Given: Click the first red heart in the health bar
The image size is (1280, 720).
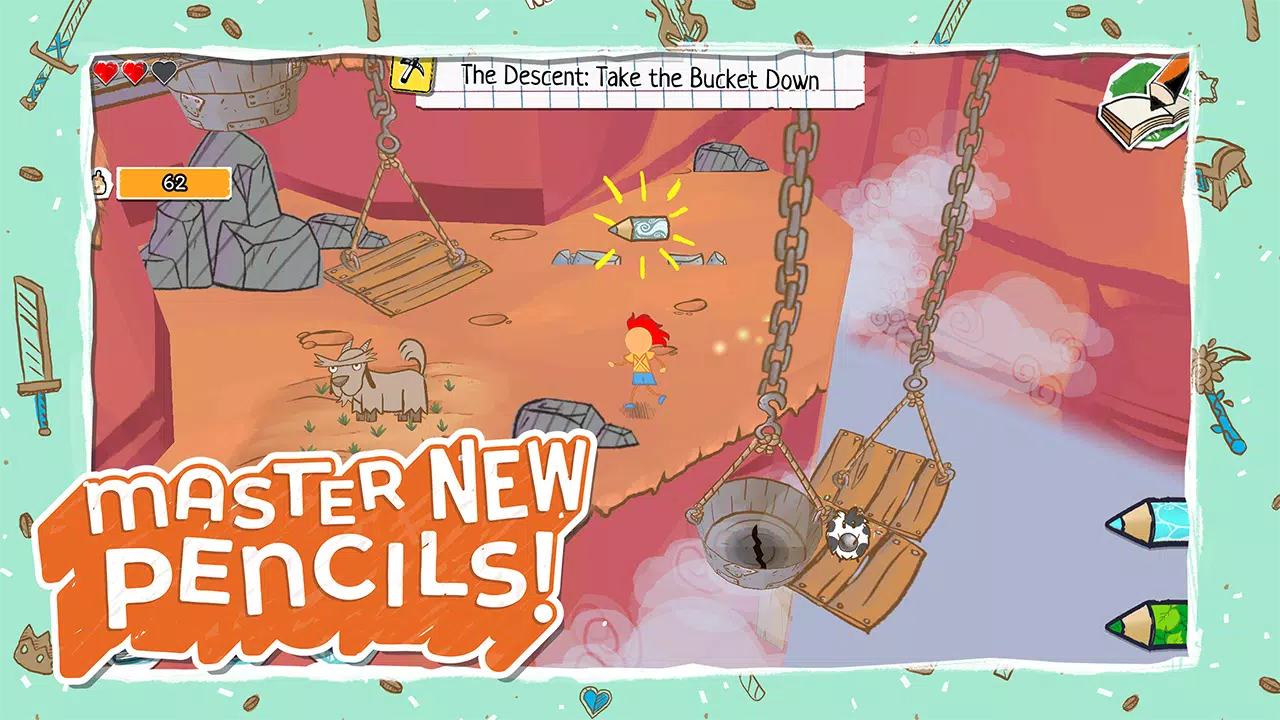Looking at the screenshot, I should 104,73.
